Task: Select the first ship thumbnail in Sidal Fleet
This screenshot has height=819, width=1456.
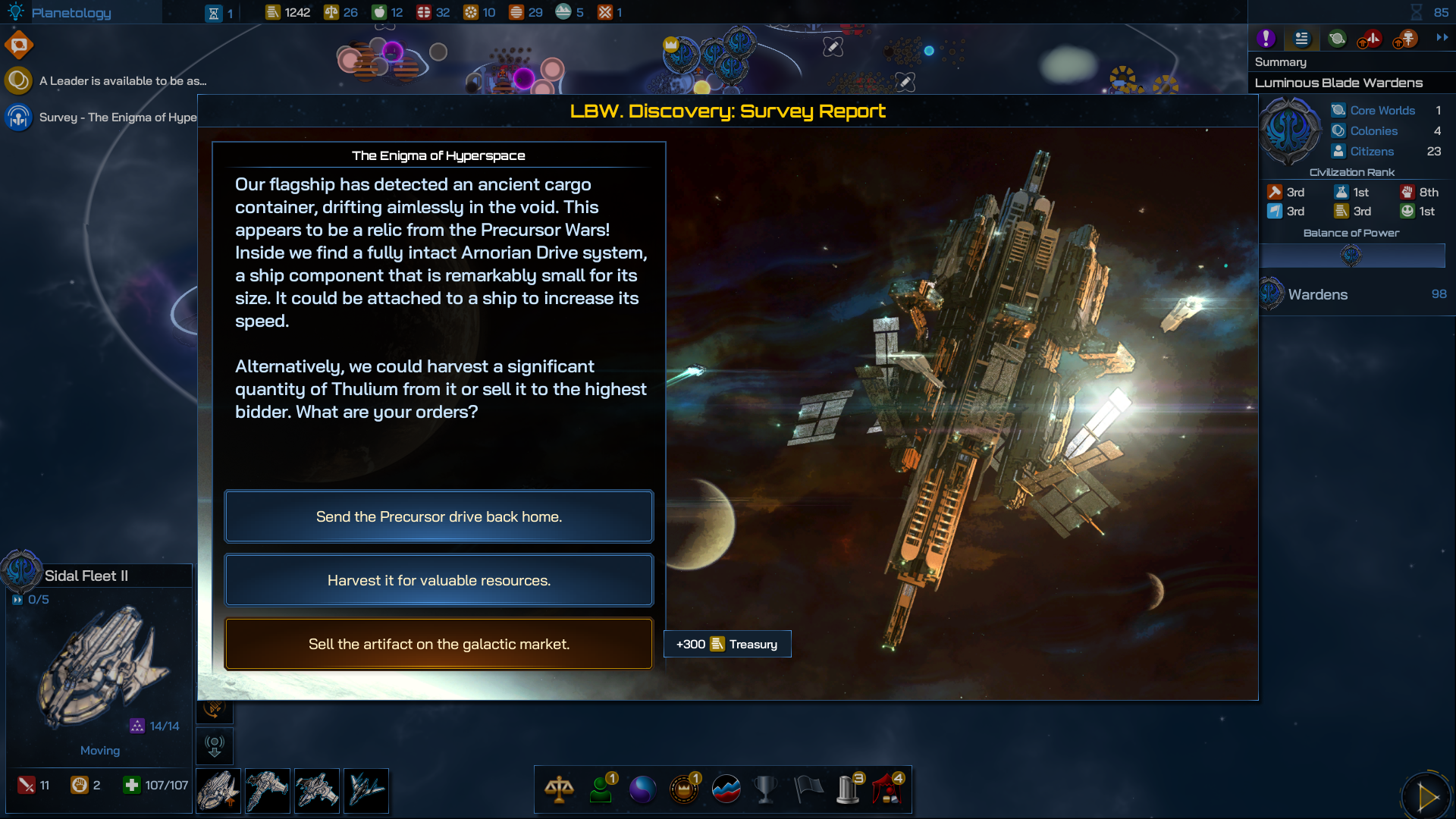Action: click(218, 791)
